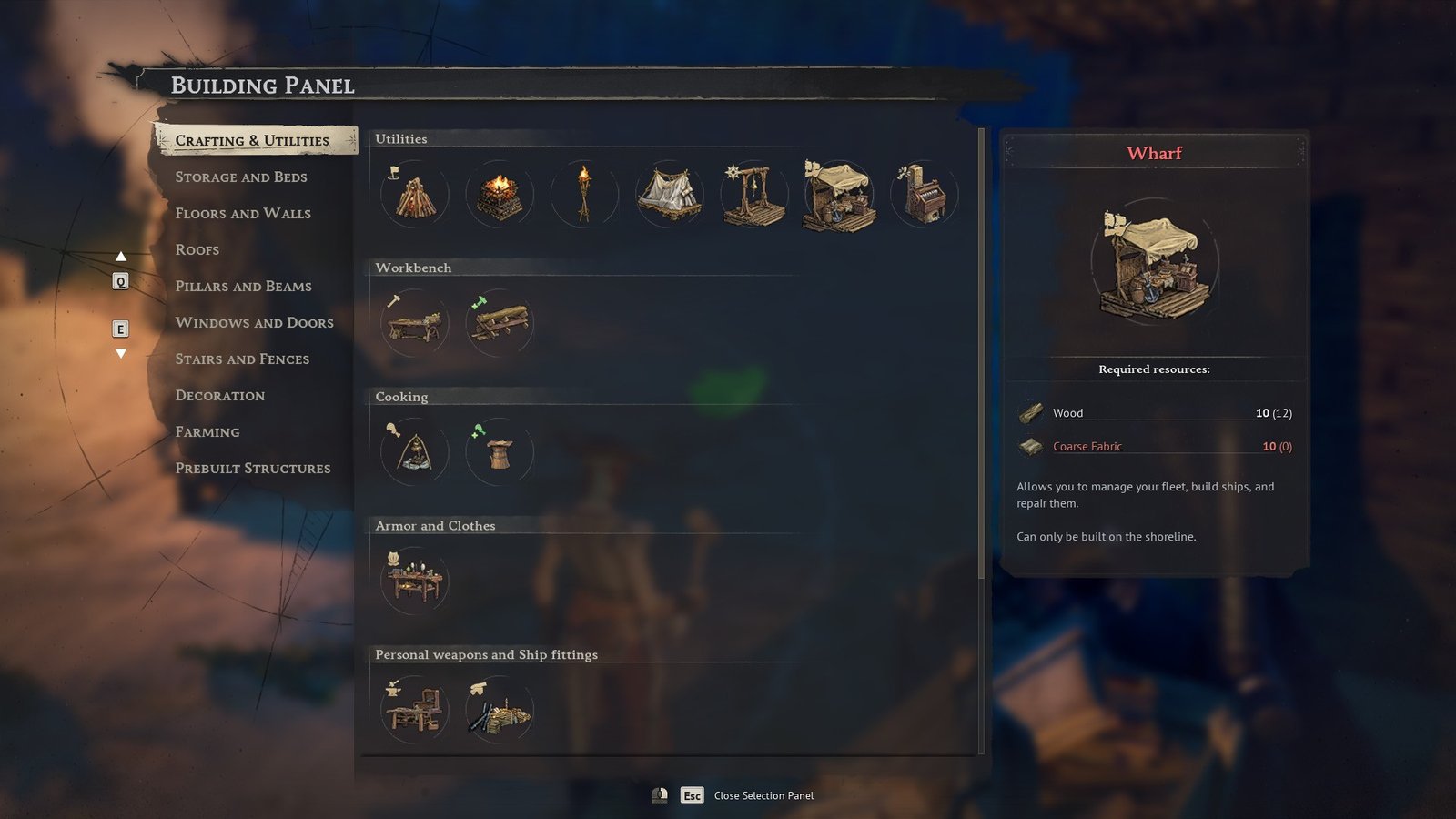The width and height of the screenshot is (1456, 819).
Task: Select the standing torch icon
Action: 583,194
